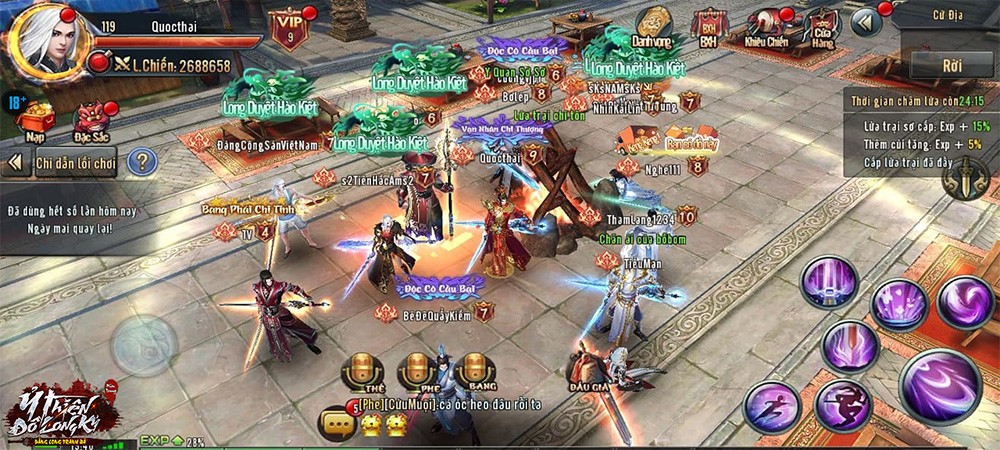Click the Chỉ dẫn lối chơi button
The image size is (1000, 450).
75,161
